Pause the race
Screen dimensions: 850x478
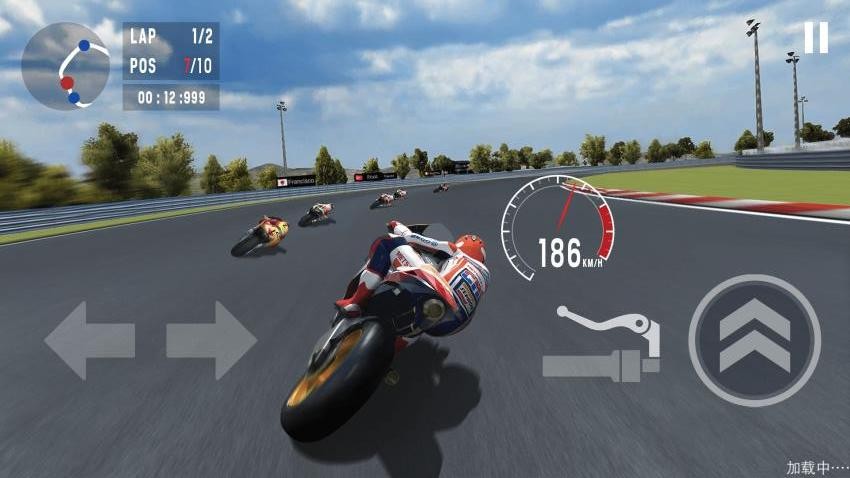[816, 37]
